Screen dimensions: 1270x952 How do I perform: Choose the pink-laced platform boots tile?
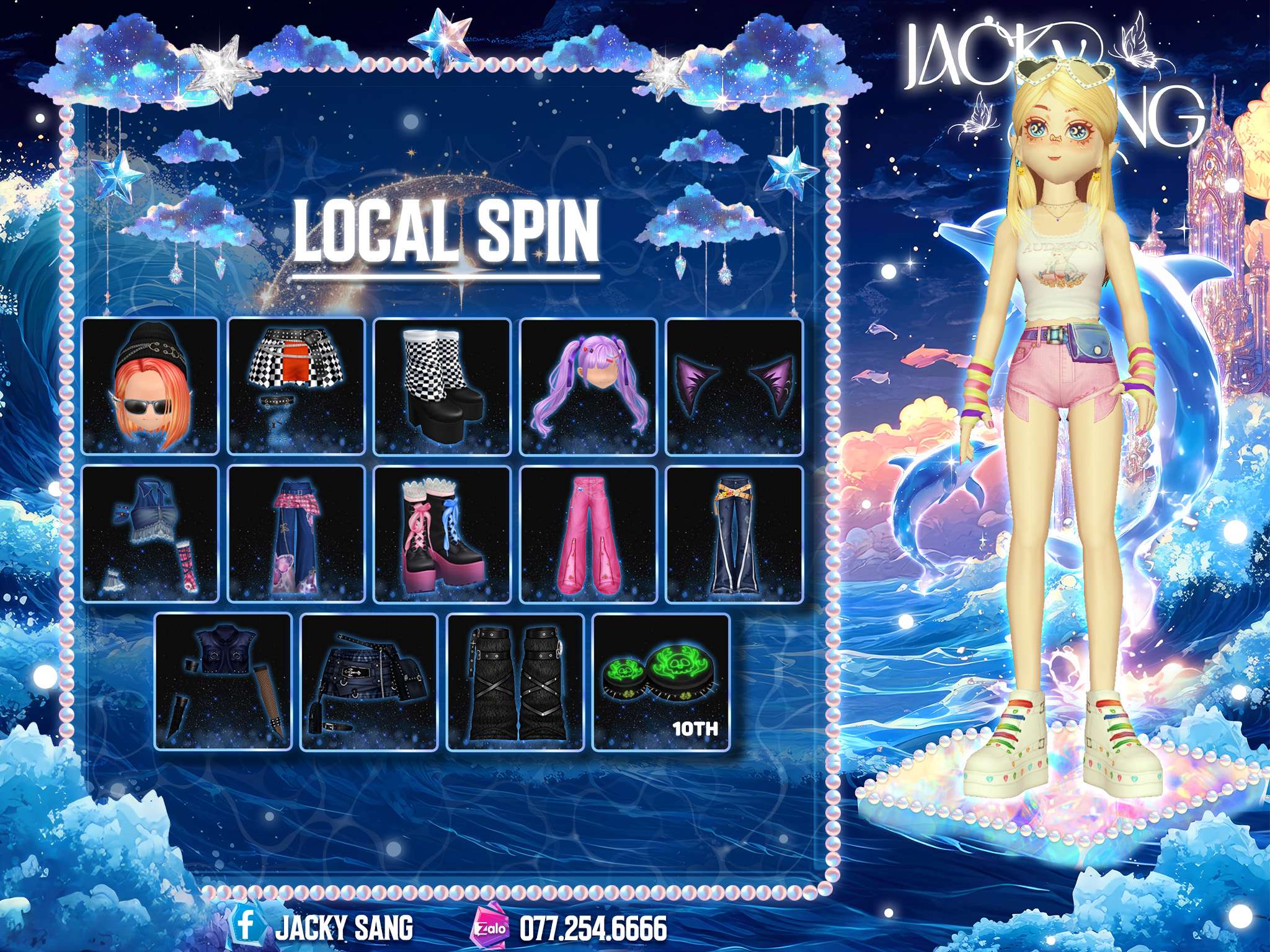(442, 534)
